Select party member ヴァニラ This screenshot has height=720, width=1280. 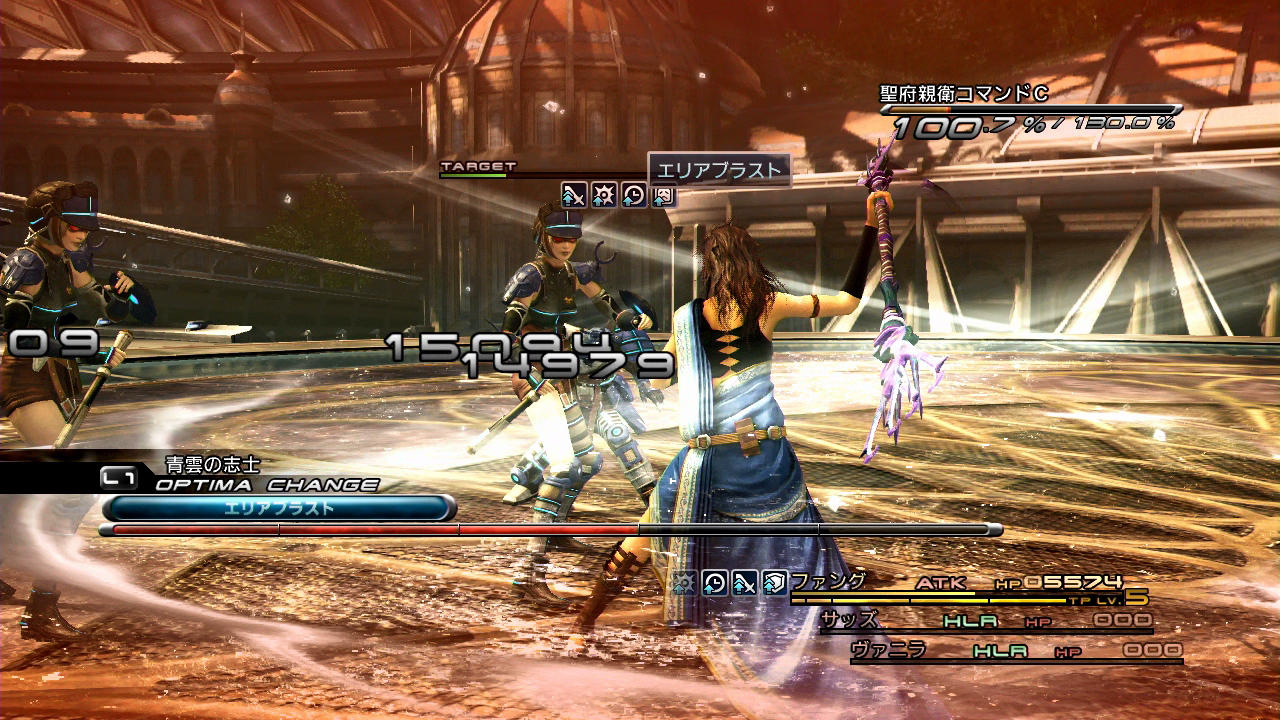[x=887, y=650]
